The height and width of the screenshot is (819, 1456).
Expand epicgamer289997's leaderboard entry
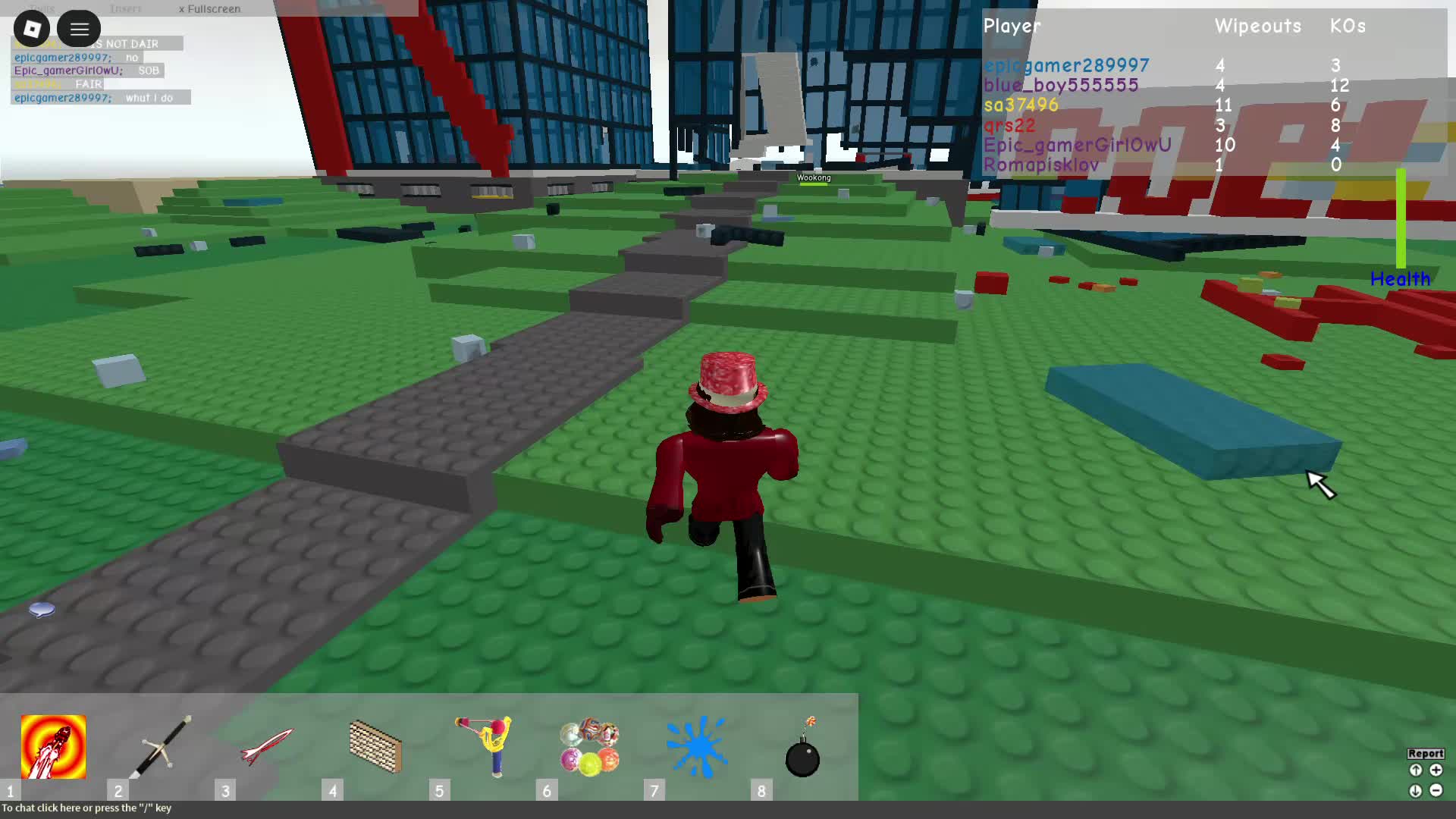click(x=1065, y=65)
